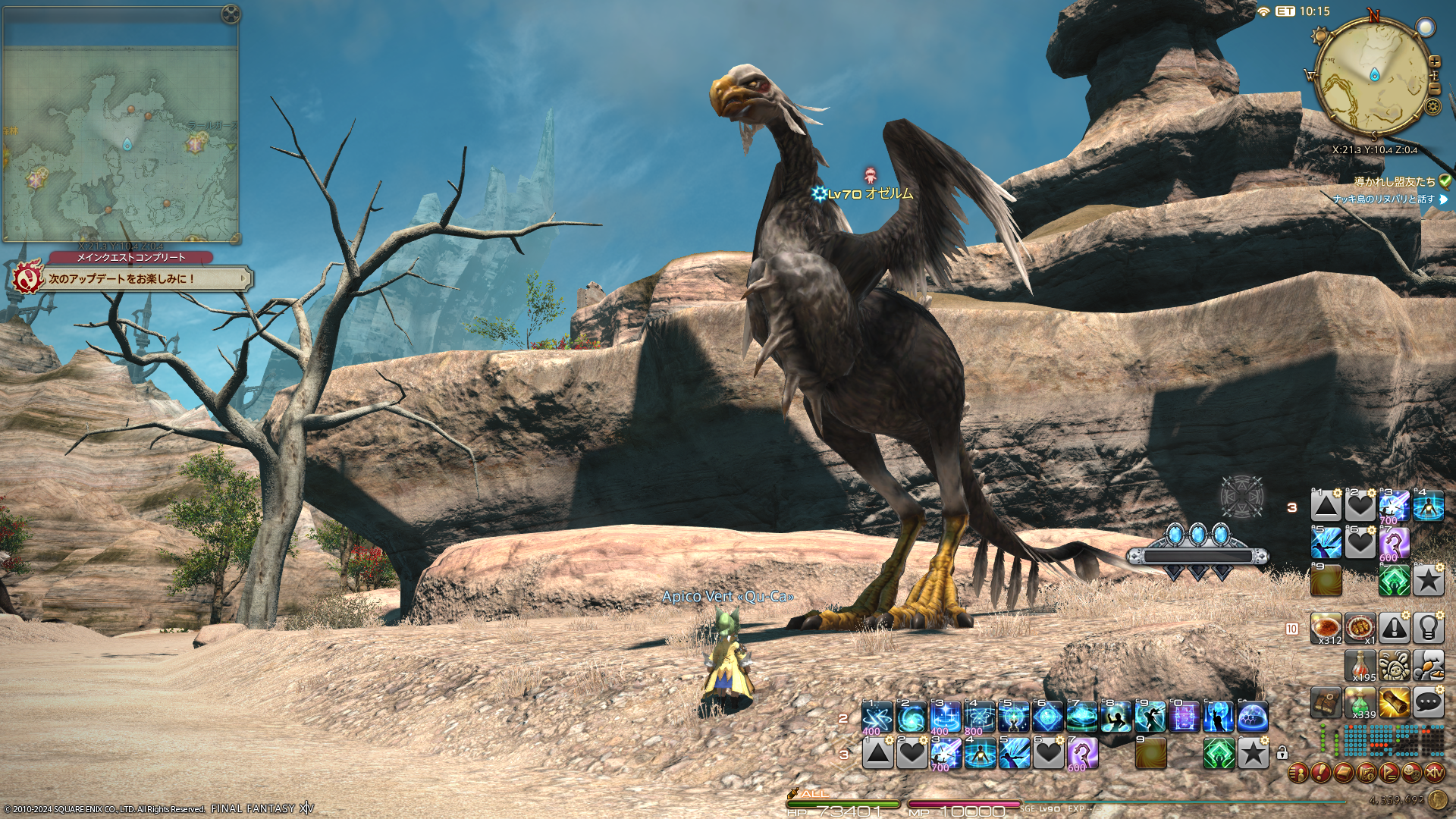The width and height of the screenshot is (1456, 819).
Task: Click the speech bubble chat macro
Action: [1428, 703]
